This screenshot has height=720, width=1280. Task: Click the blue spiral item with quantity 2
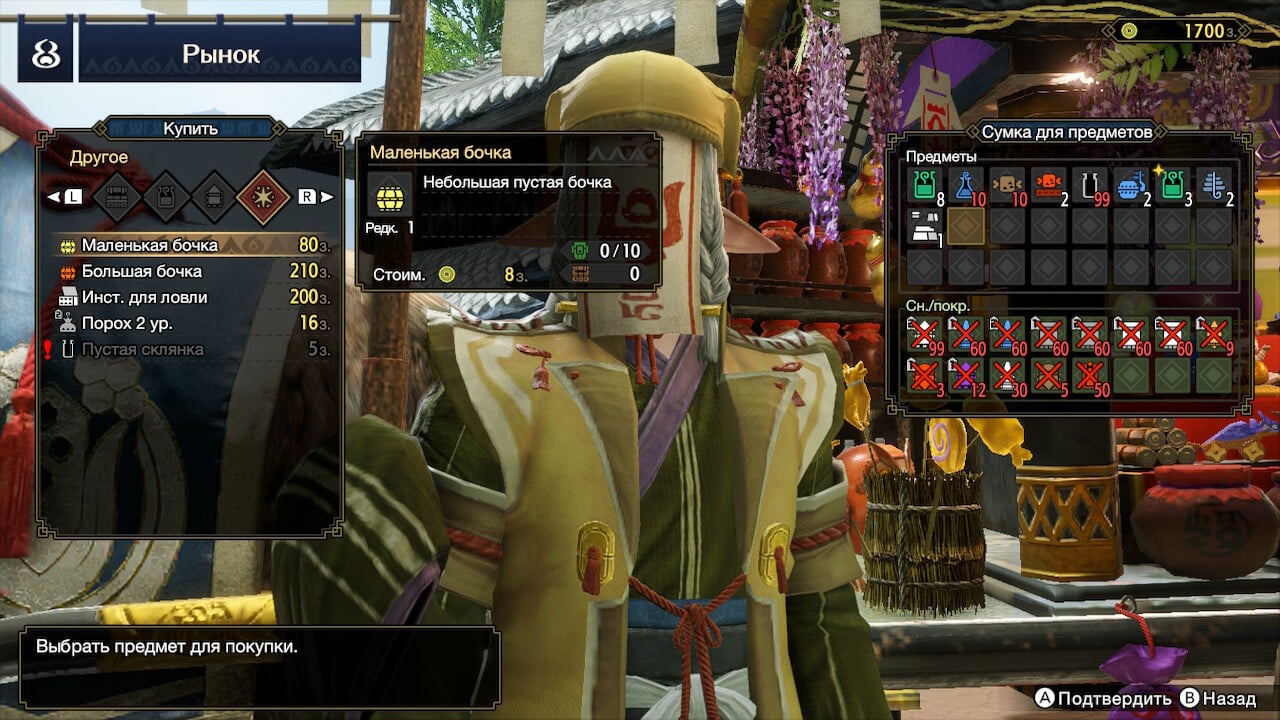[x=1210, y=187]
